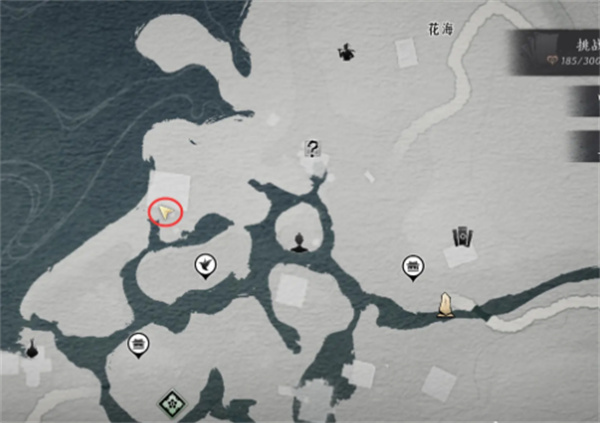Click the yellow player arrow marker
The image size is (600, 423).
click(x=168, y=212)
